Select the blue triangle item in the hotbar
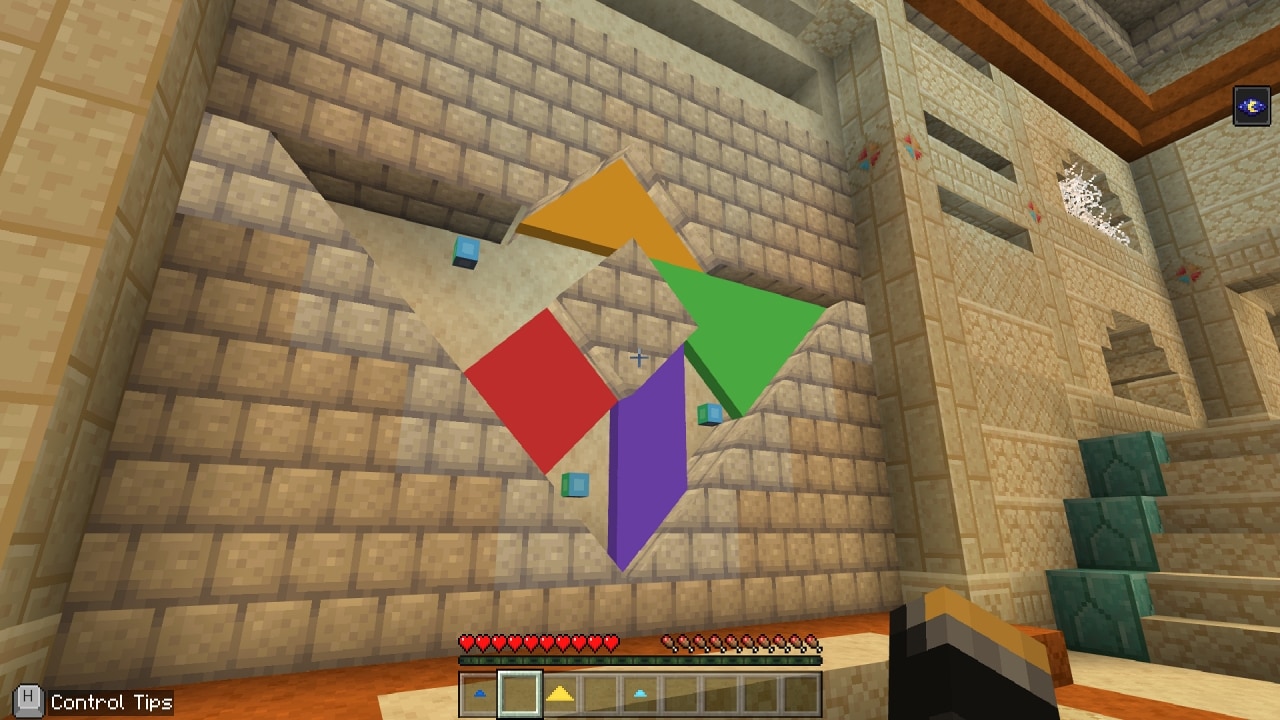 tap(478, 691)
